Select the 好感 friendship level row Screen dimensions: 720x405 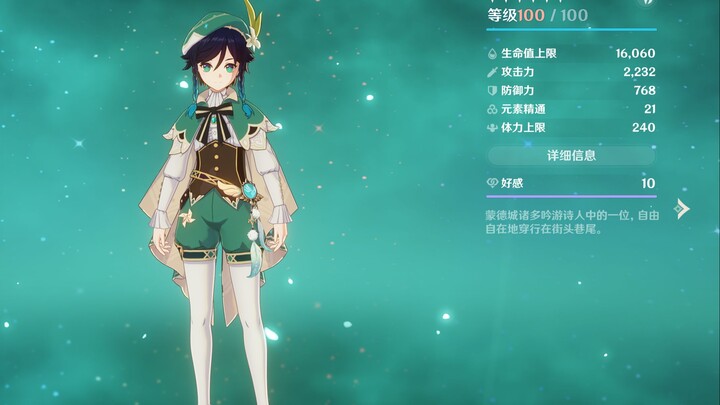click(571, 183)
